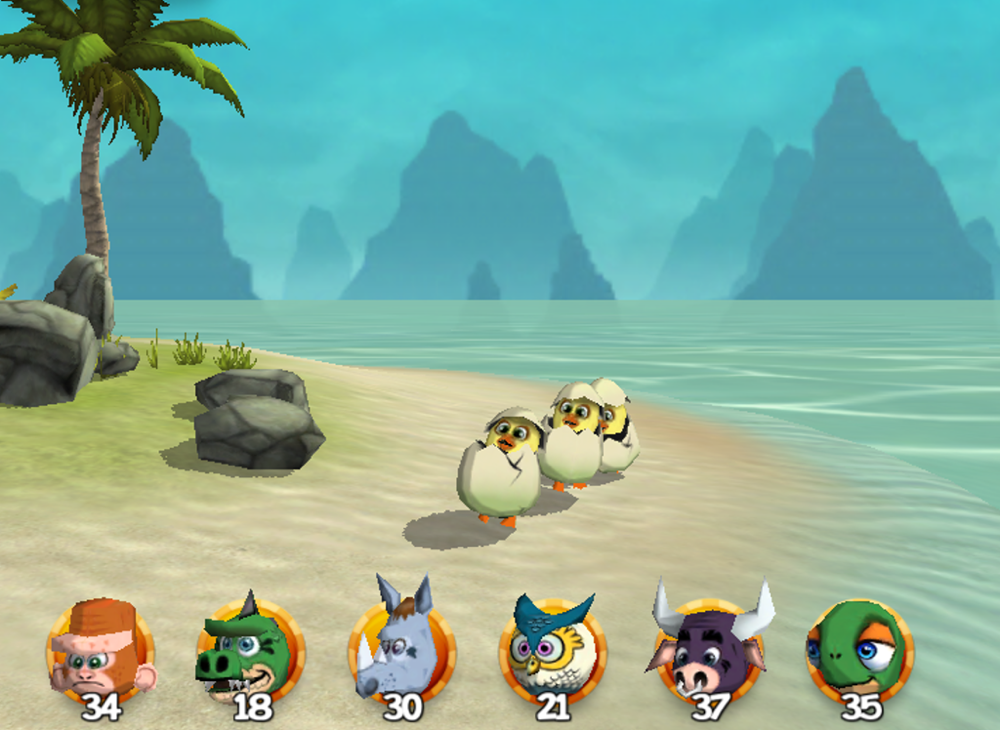
Task: Choose the horned bull portrait
Action: click(x=710, y=648)
